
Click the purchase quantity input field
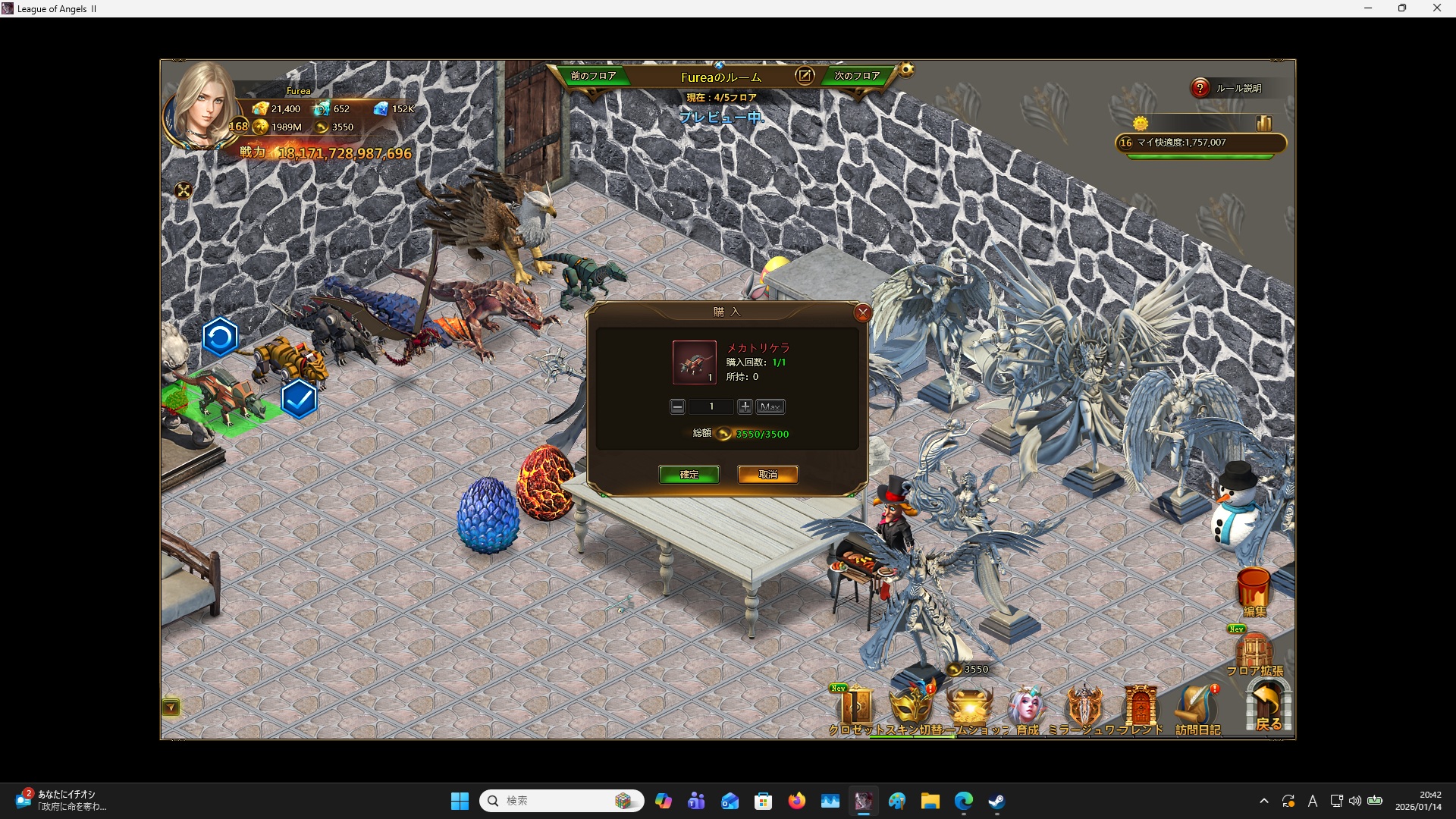pyautogui.click(x=711, y=407)
